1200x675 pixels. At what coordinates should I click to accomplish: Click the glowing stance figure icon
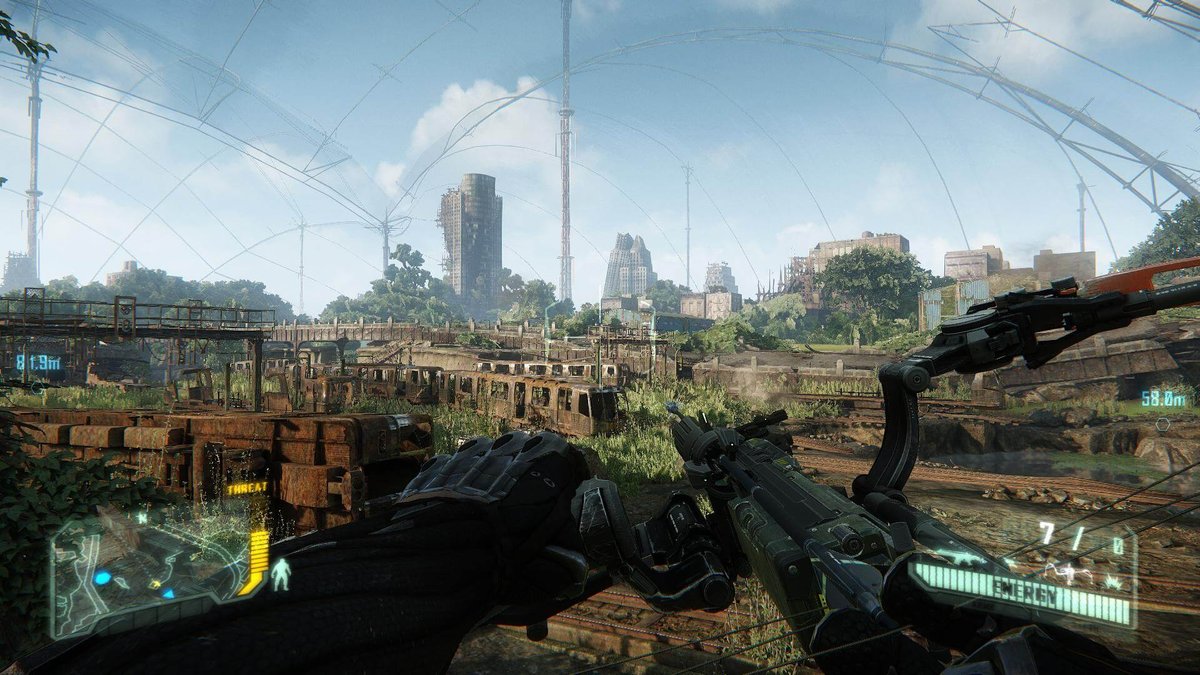(x=281, y=573)
